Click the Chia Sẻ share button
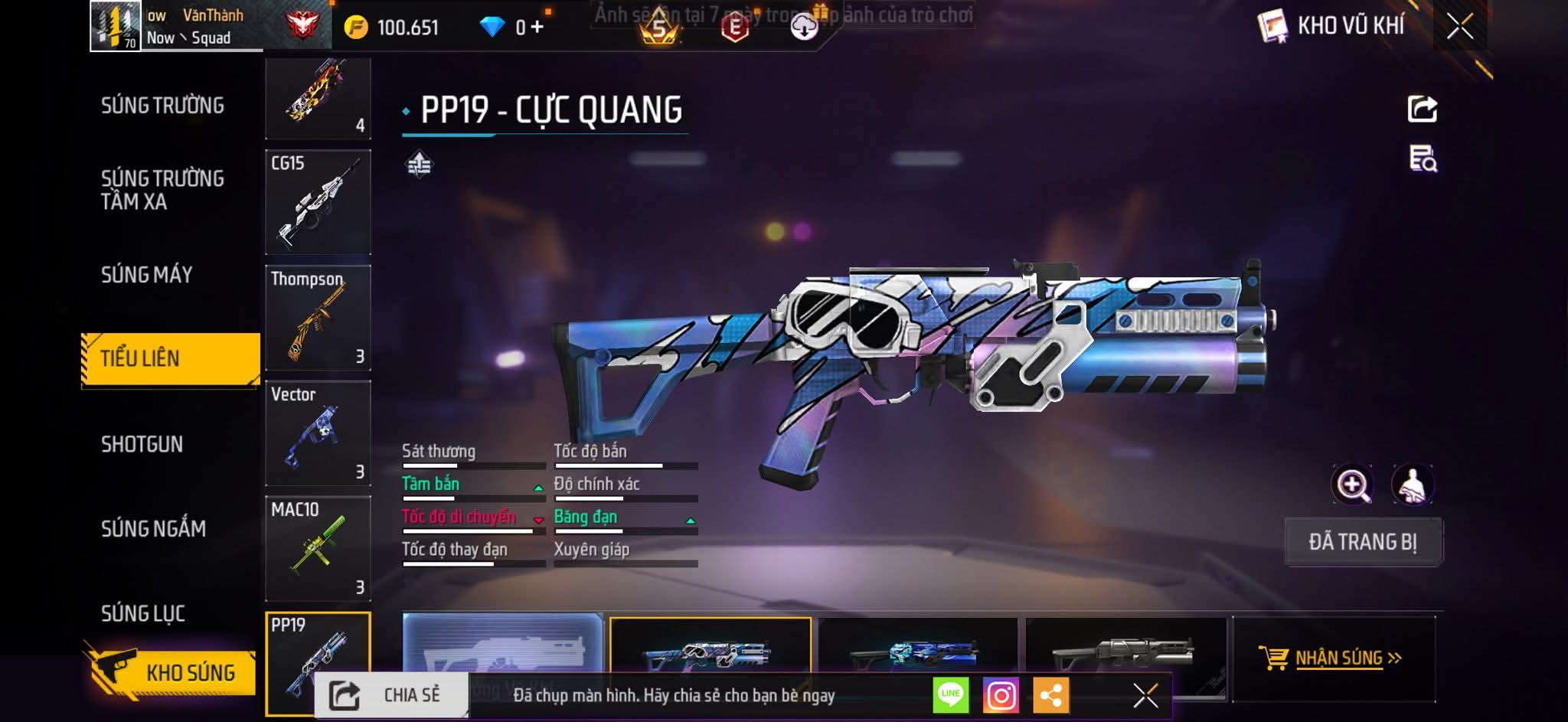Viewport: 1568px width, 722px height. 390,695
